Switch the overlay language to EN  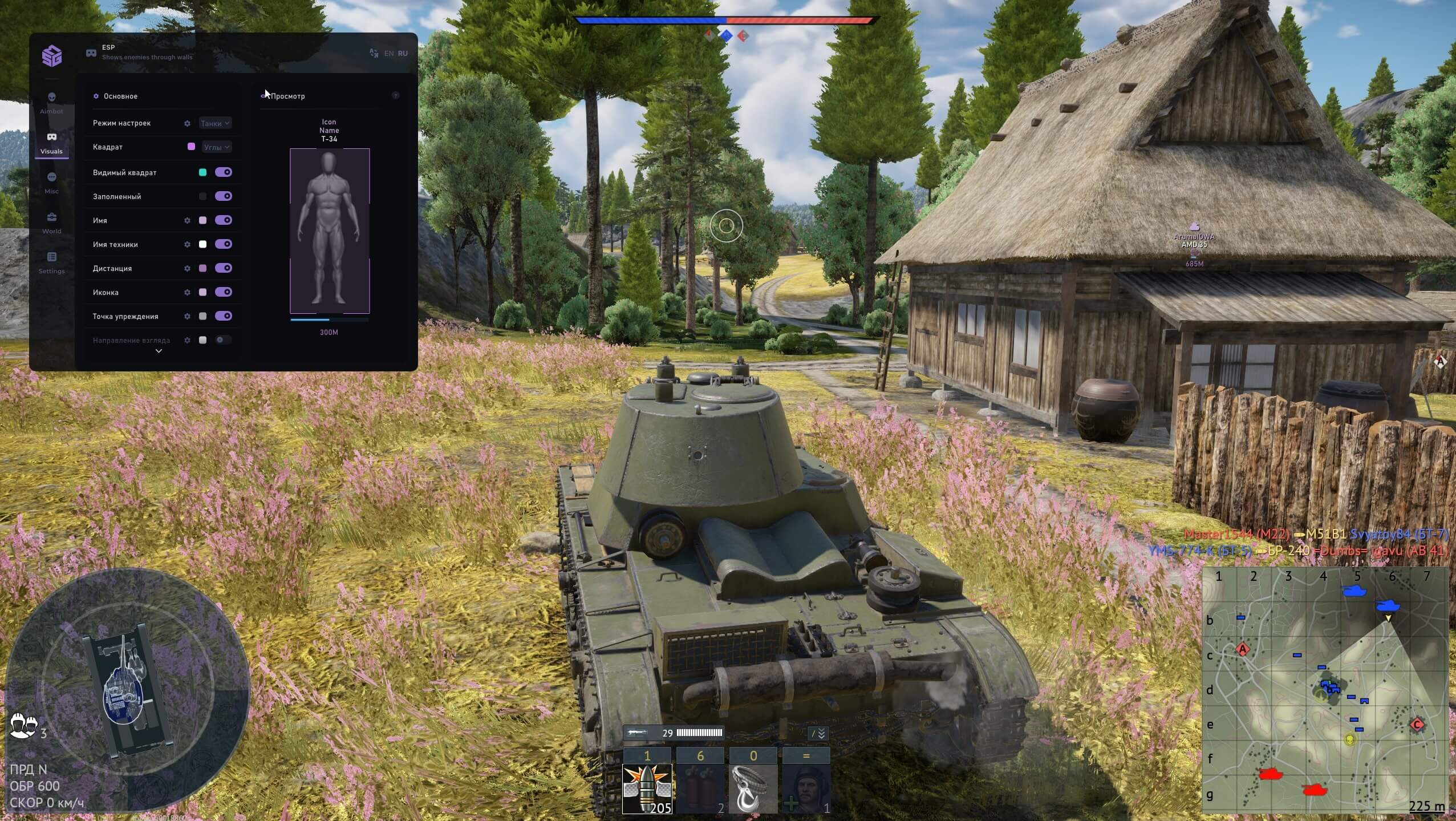389,54
